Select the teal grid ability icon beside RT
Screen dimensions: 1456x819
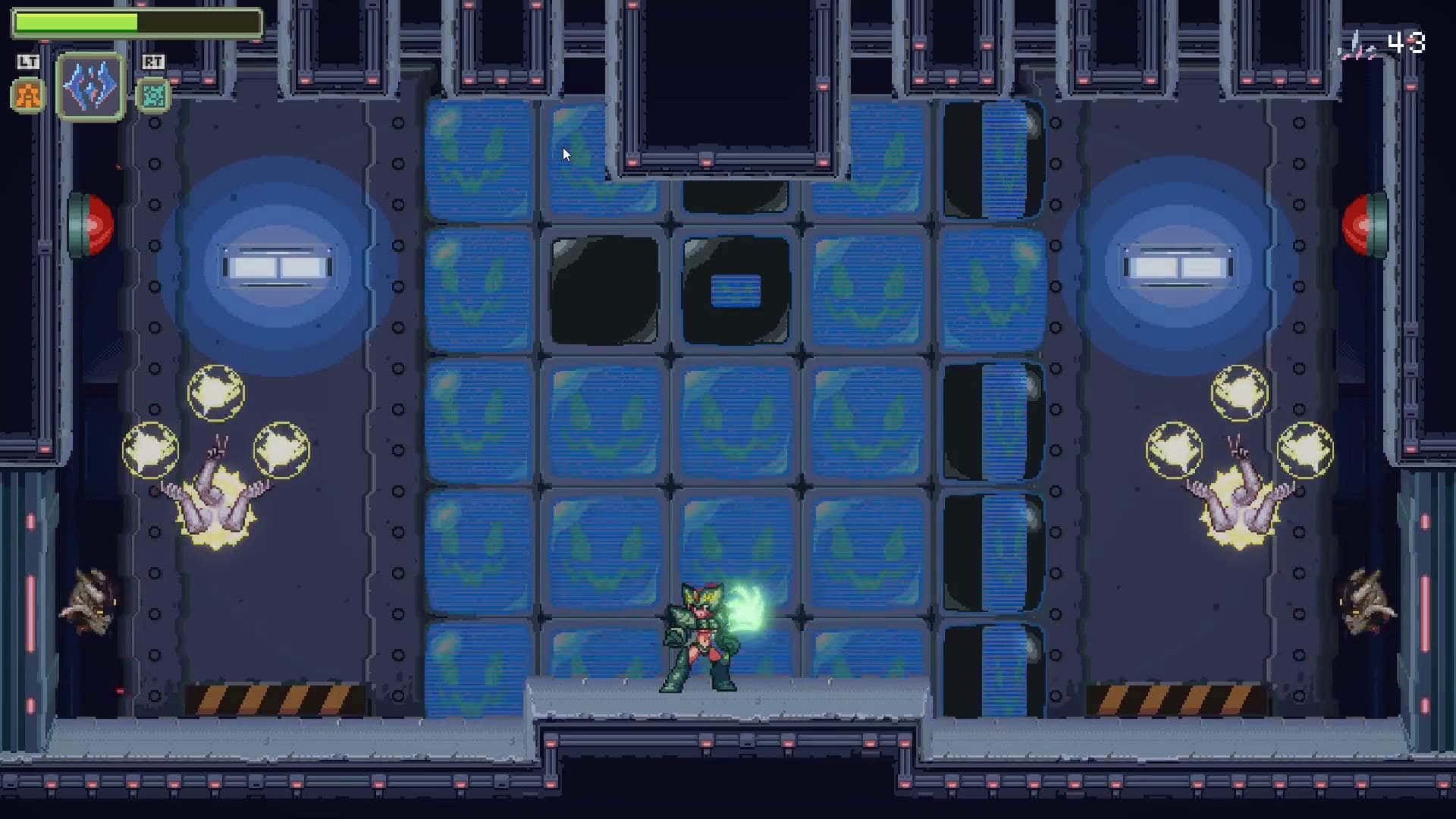click(x=153, y=96)
